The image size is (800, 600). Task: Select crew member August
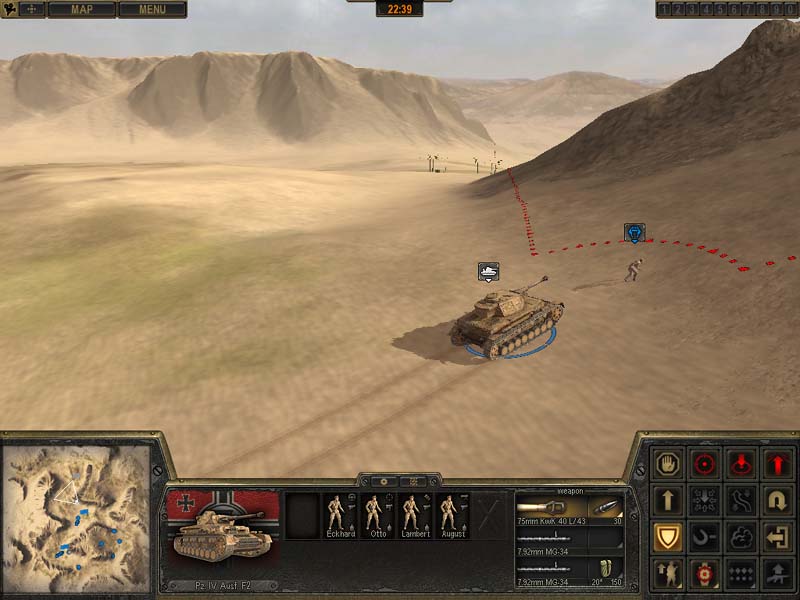451,516
